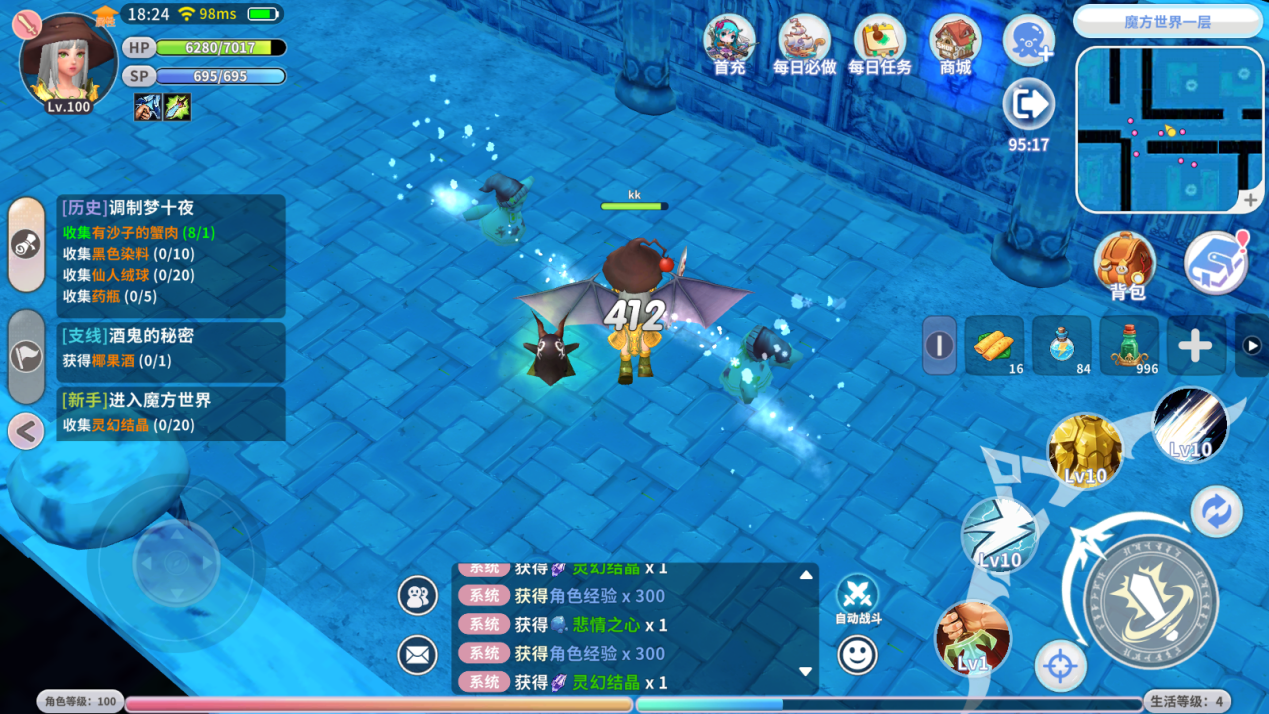
Task: Open the 背包 backpack
Action: tap(1126, 266)
